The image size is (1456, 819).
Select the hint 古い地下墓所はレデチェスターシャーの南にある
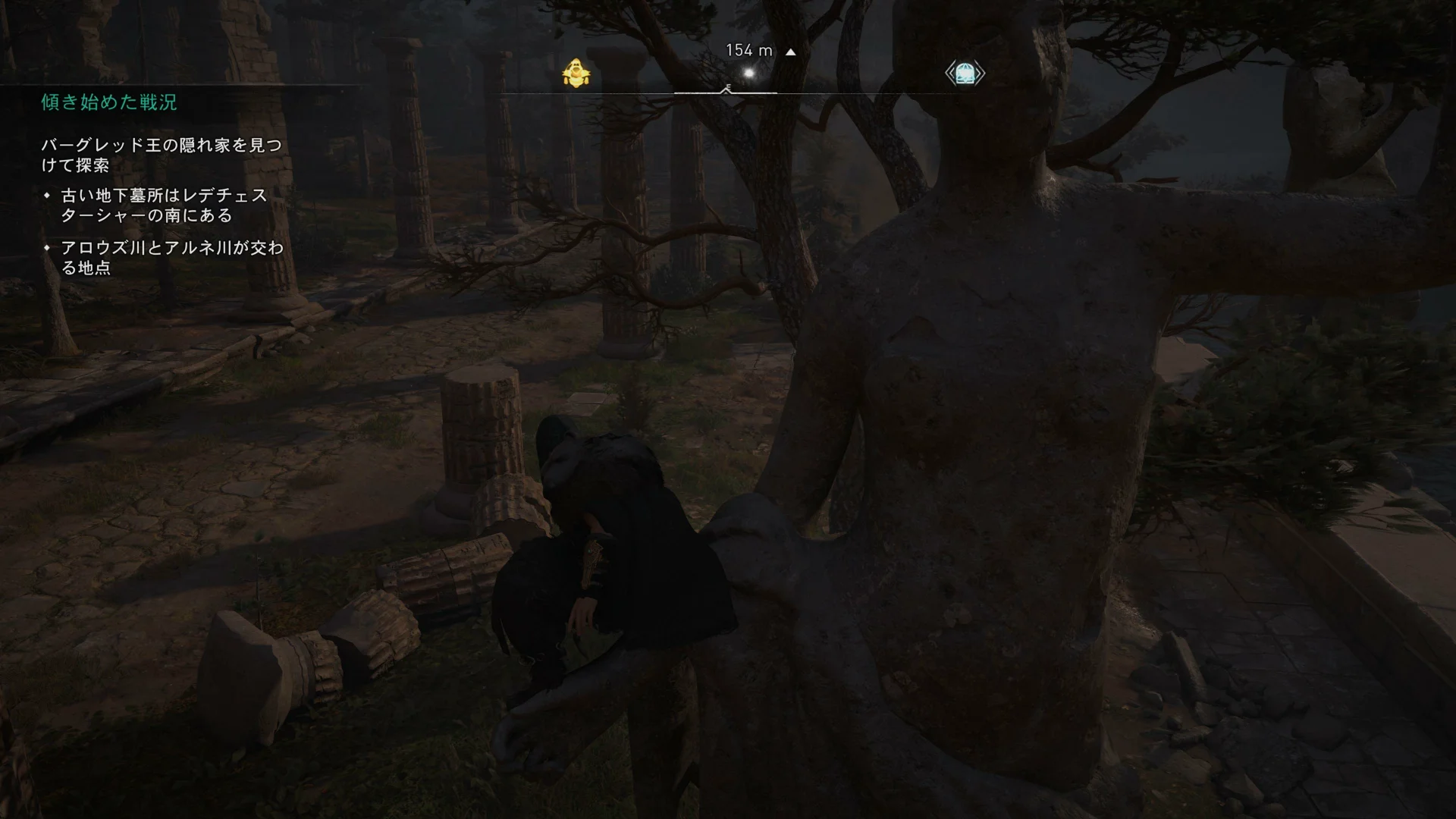coord(165,206)
